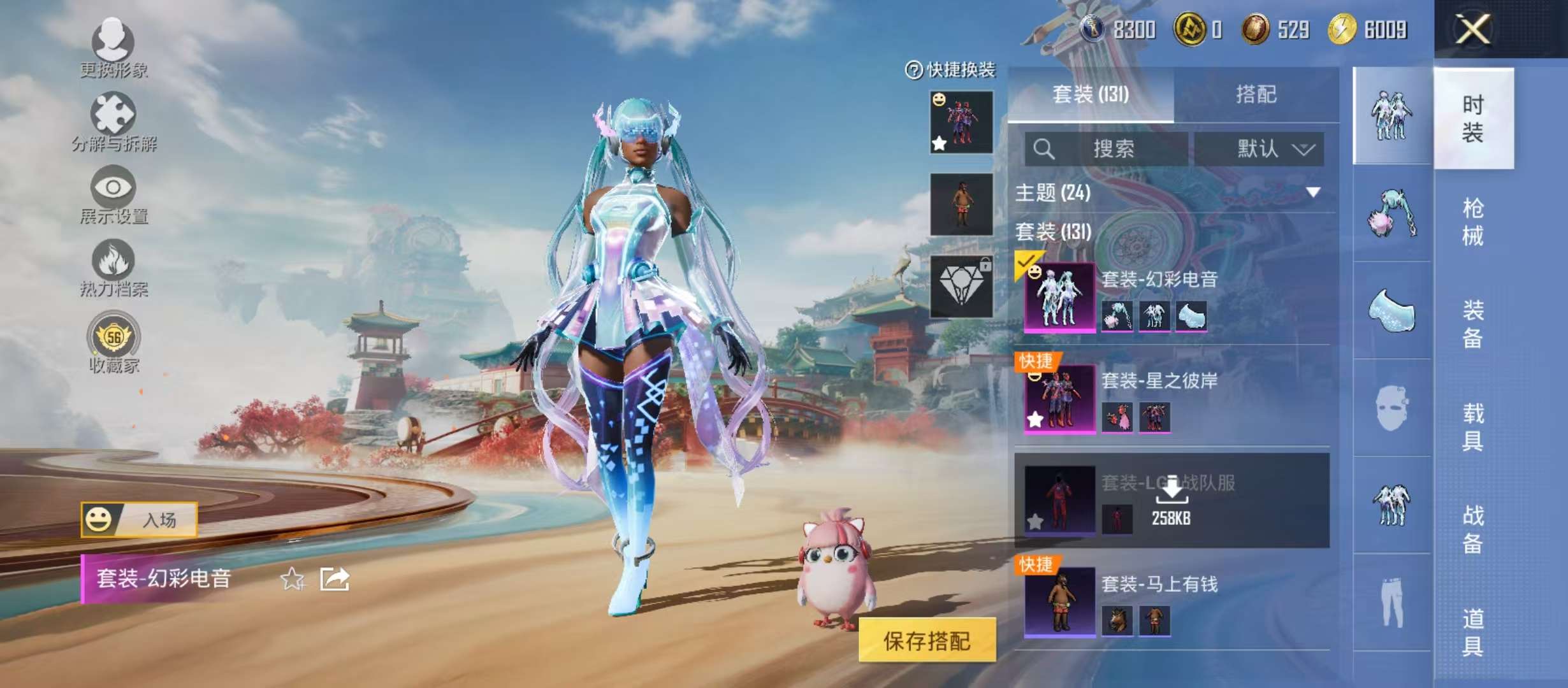
Task: Switch to the 搭配 tab
Action: pos(1256,95)
